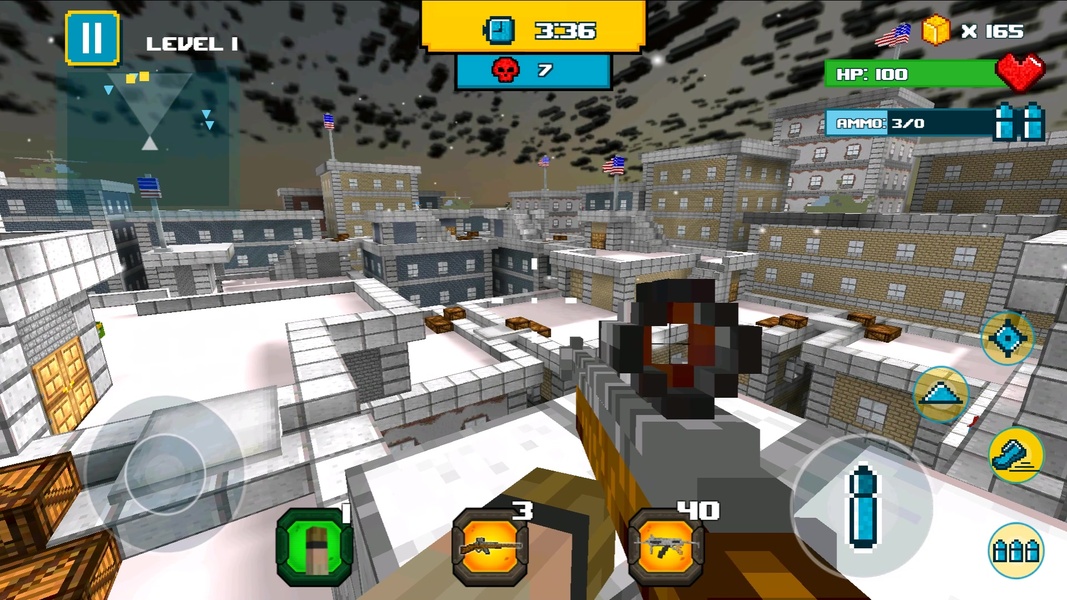Tap the gold cube currency icon
The height and width of the screenshot is (600, 1067).
point(935,31)
